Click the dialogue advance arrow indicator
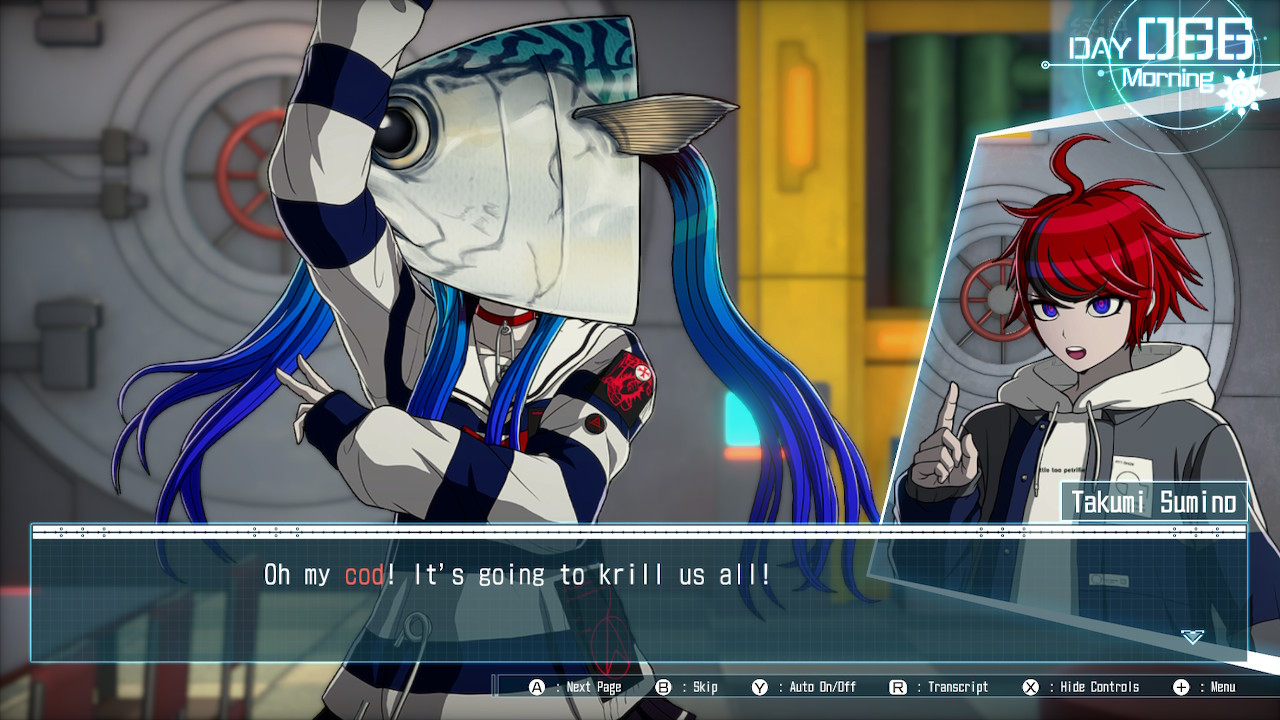1280x720 pixels. (x=1192, y=636)
